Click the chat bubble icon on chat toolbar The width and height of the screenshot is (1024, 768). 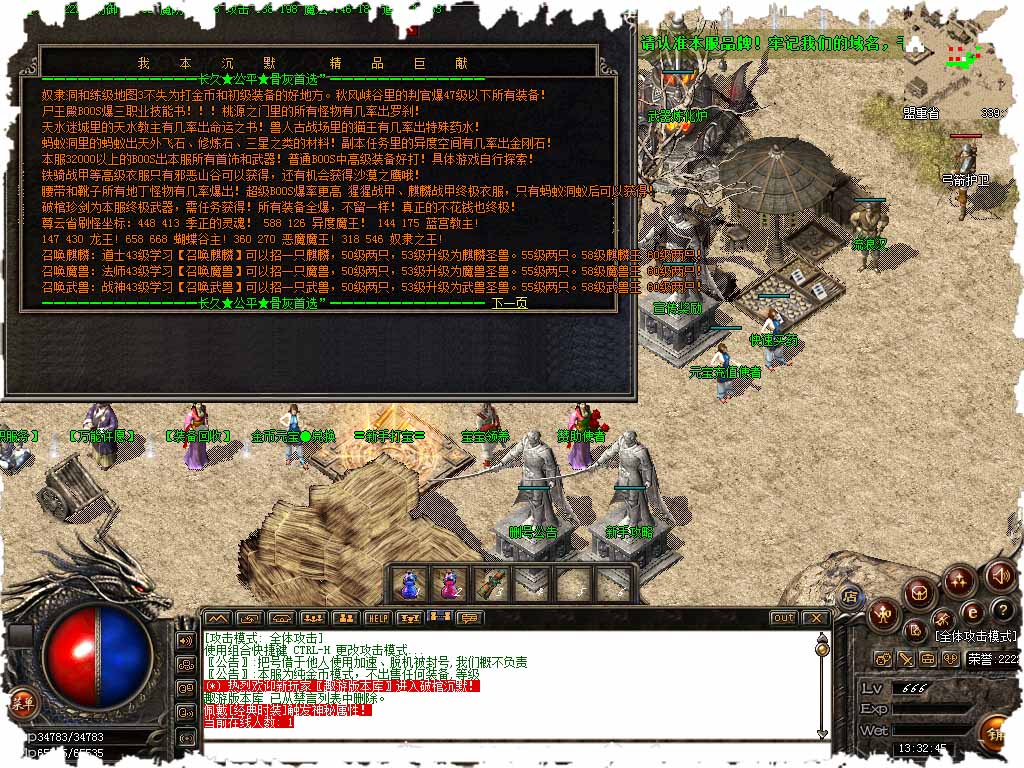(467, 618)
